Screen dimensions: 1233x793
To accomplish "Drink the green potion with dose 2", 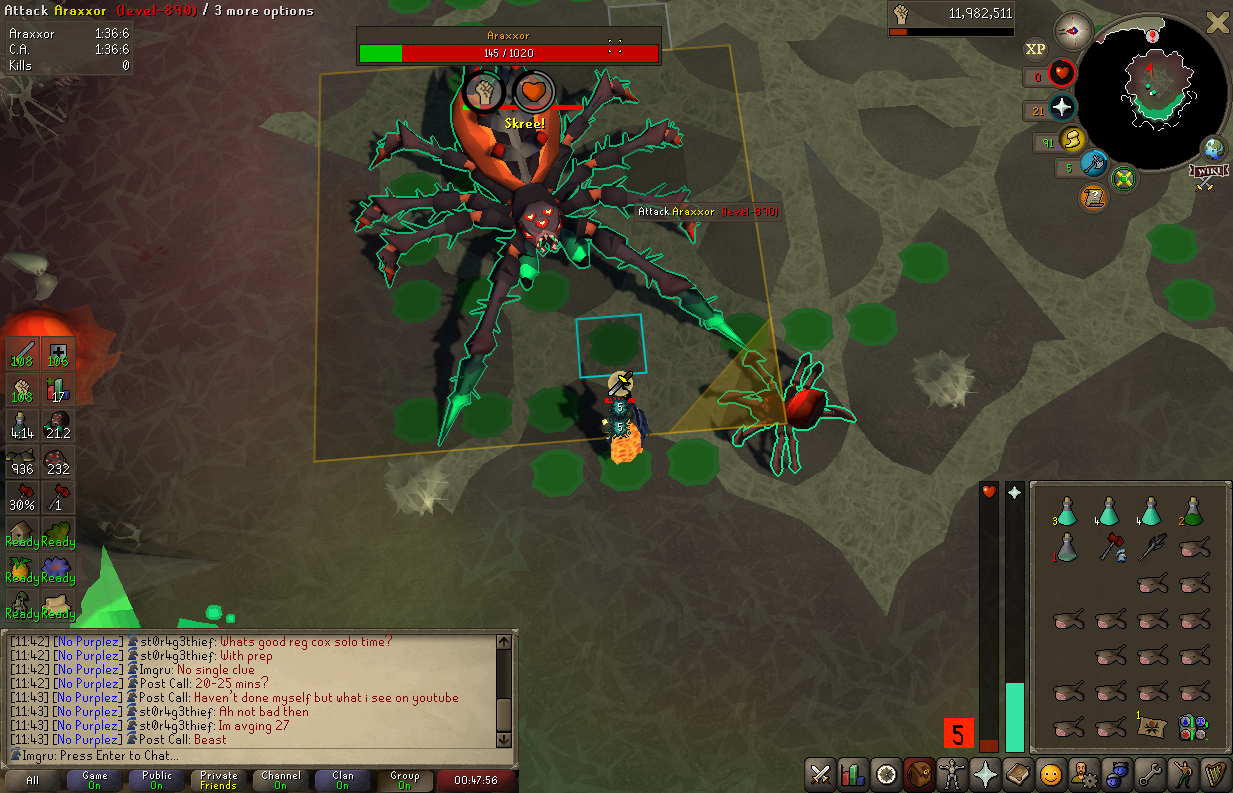I will (x=1191, y=511).
